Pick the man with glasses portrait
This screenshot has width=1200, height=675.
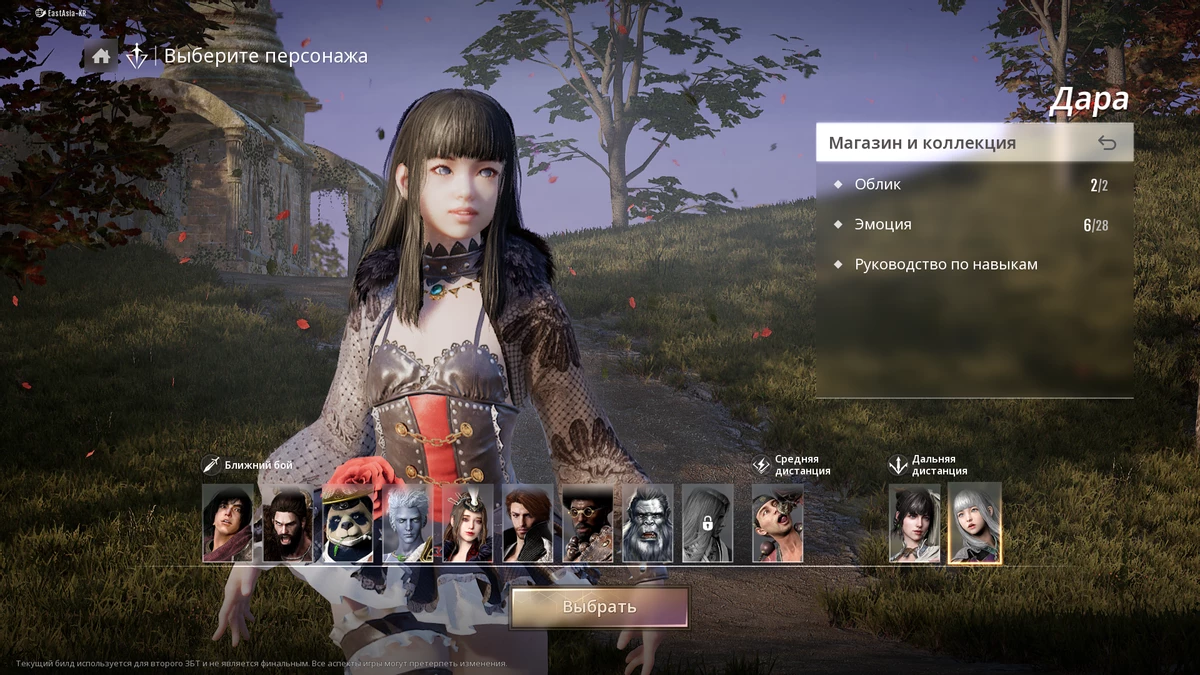click(x=588, y=524)
